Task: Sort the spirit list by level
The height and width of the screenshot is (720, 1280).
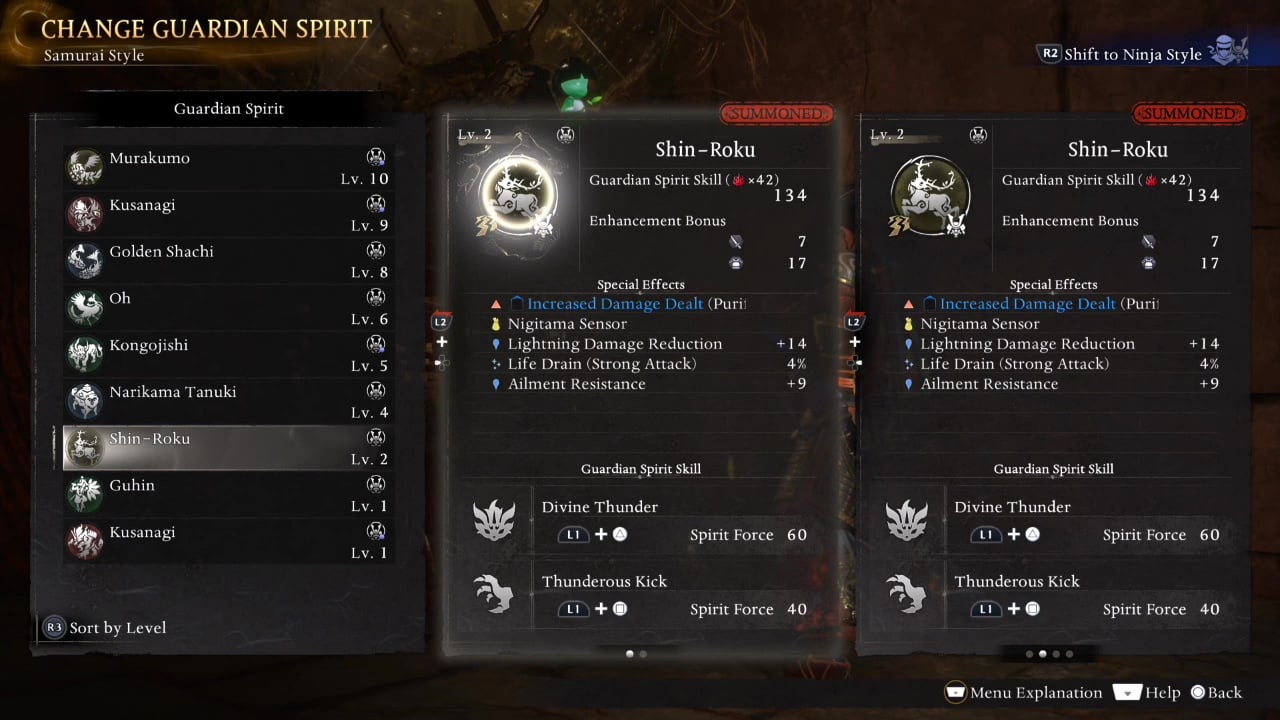Action: pyautogui.click(x=105, y=628)
